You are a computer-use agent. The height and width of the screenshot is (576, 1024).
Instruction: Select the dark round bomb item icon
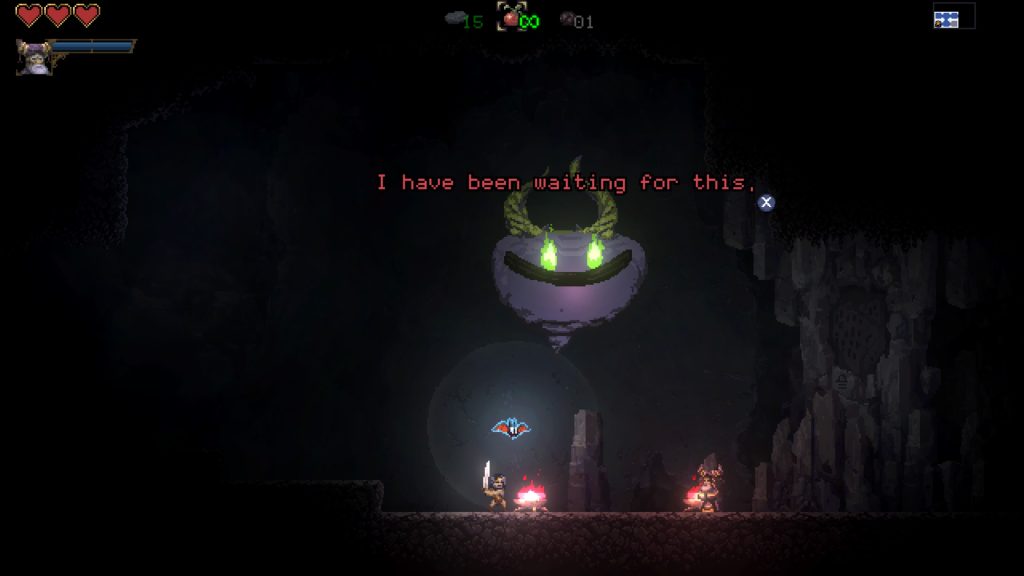[x=566, y=18]
